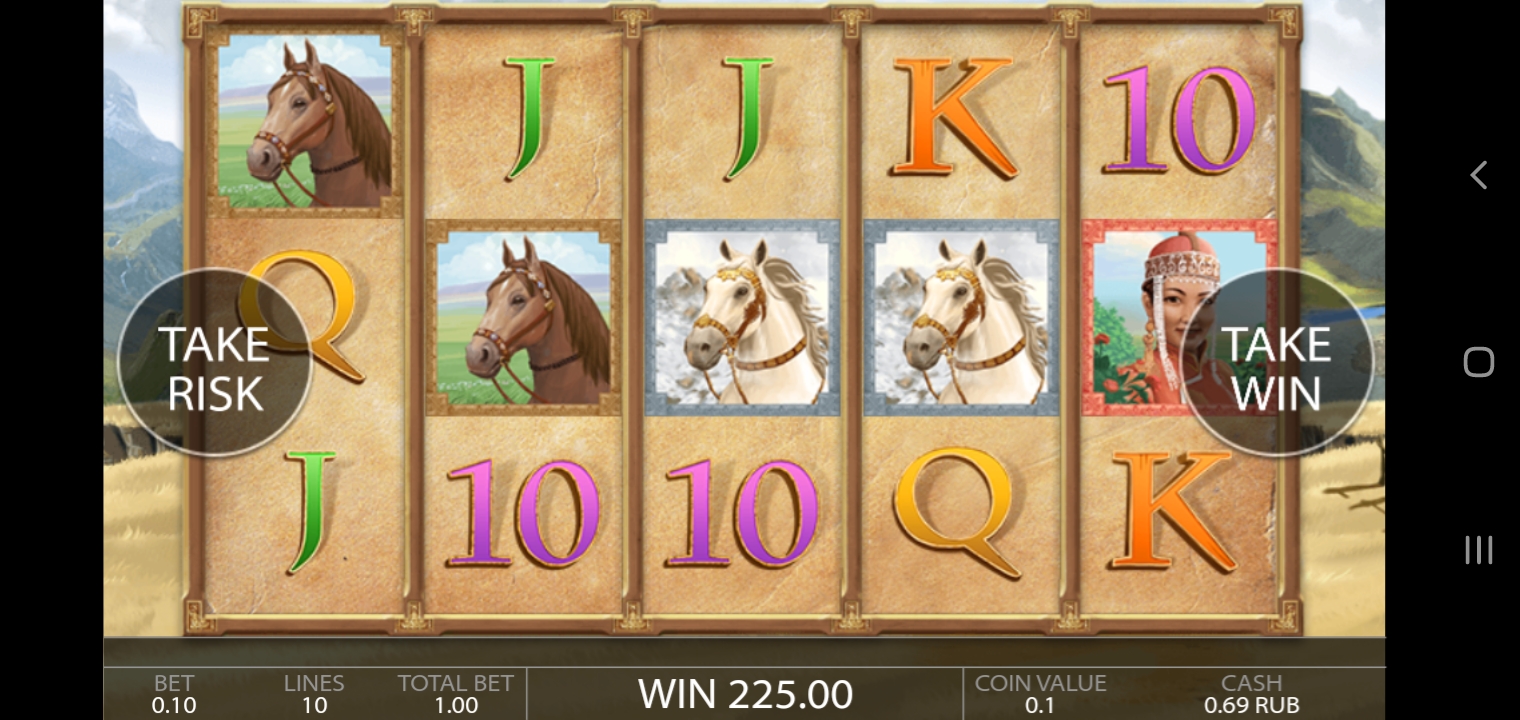Tap the Android home button

click(x=1478, y=362)
